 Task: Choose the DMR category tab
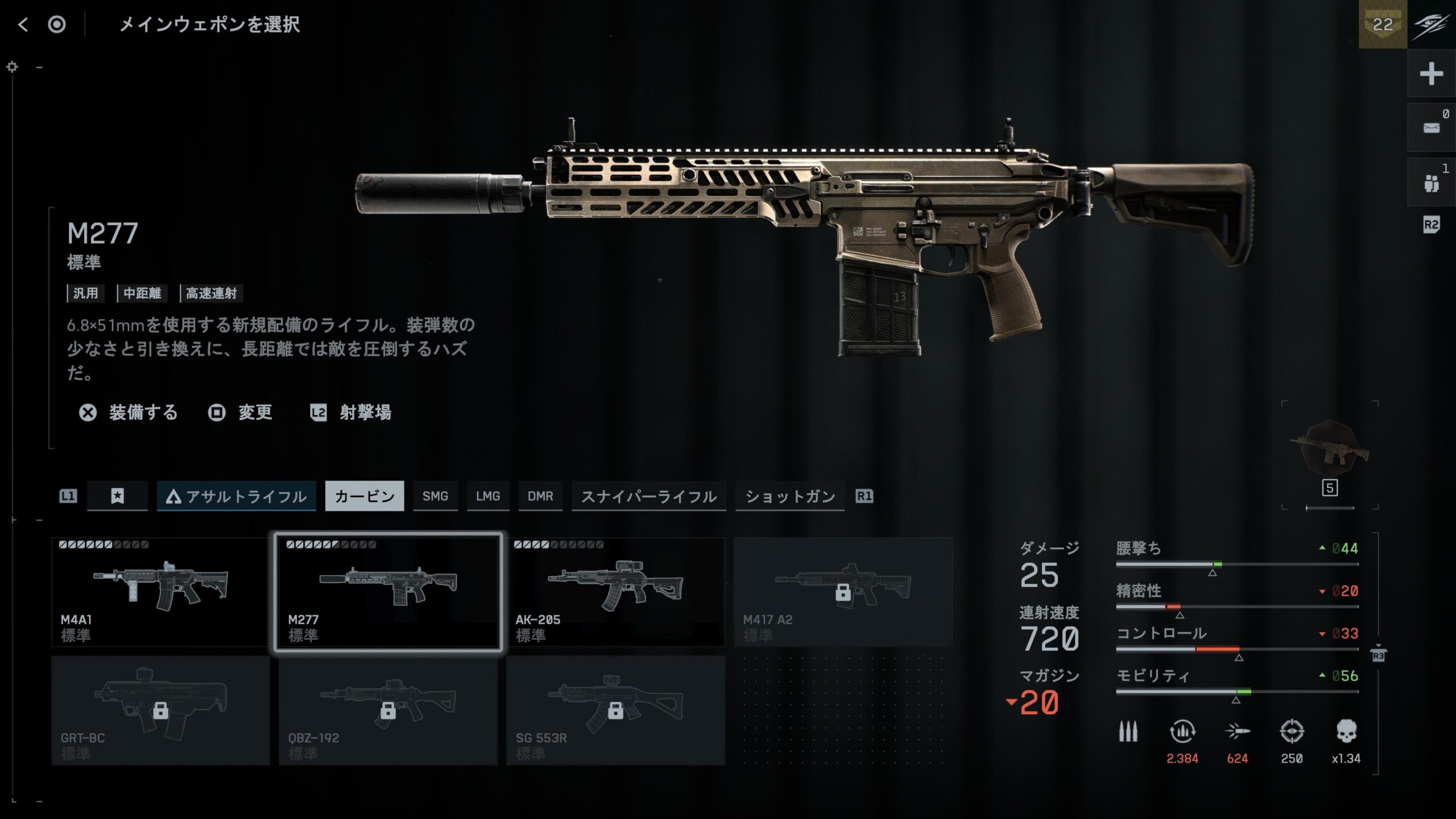540,497
